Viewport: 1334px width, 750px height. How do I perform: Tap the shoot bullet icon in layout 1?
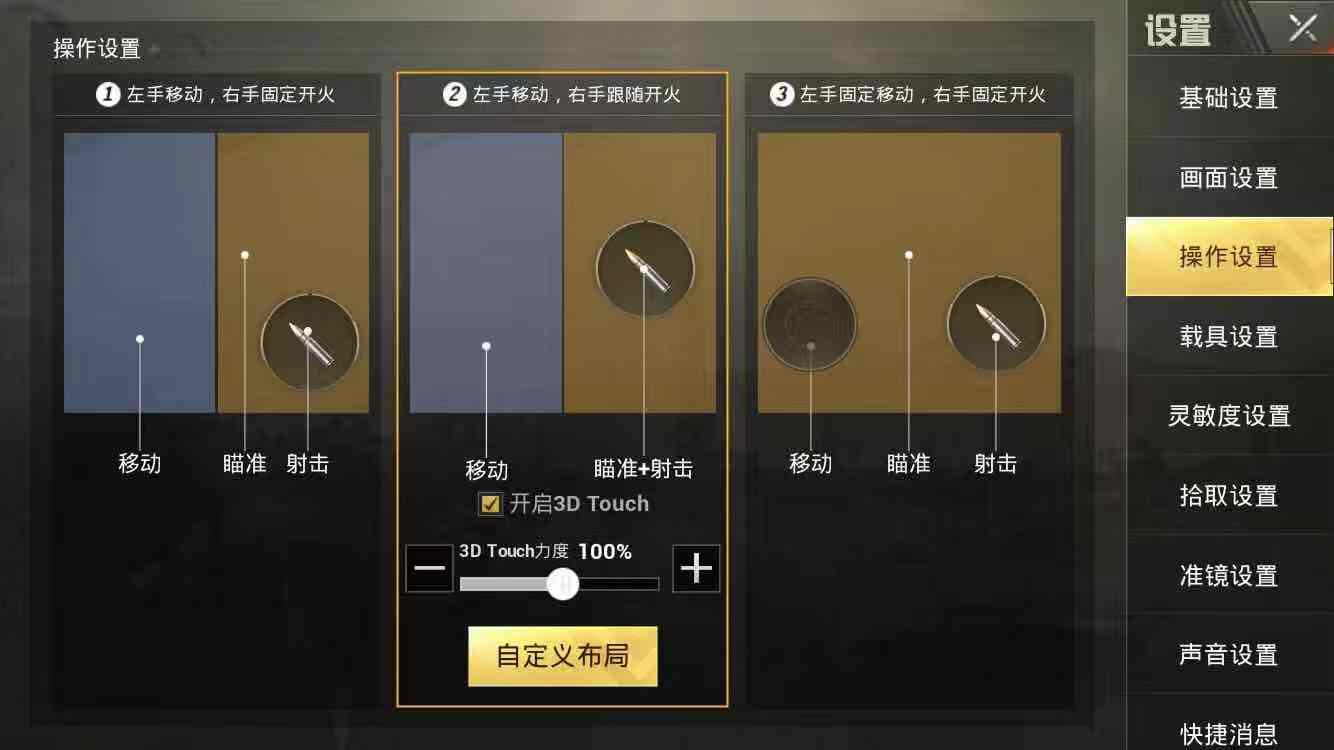click(309, 342)
